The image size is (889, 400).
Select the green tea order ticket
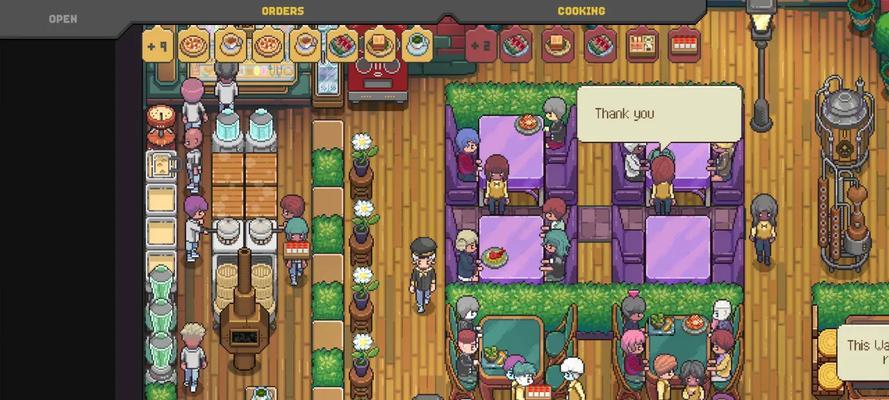[x=416, y=45]
